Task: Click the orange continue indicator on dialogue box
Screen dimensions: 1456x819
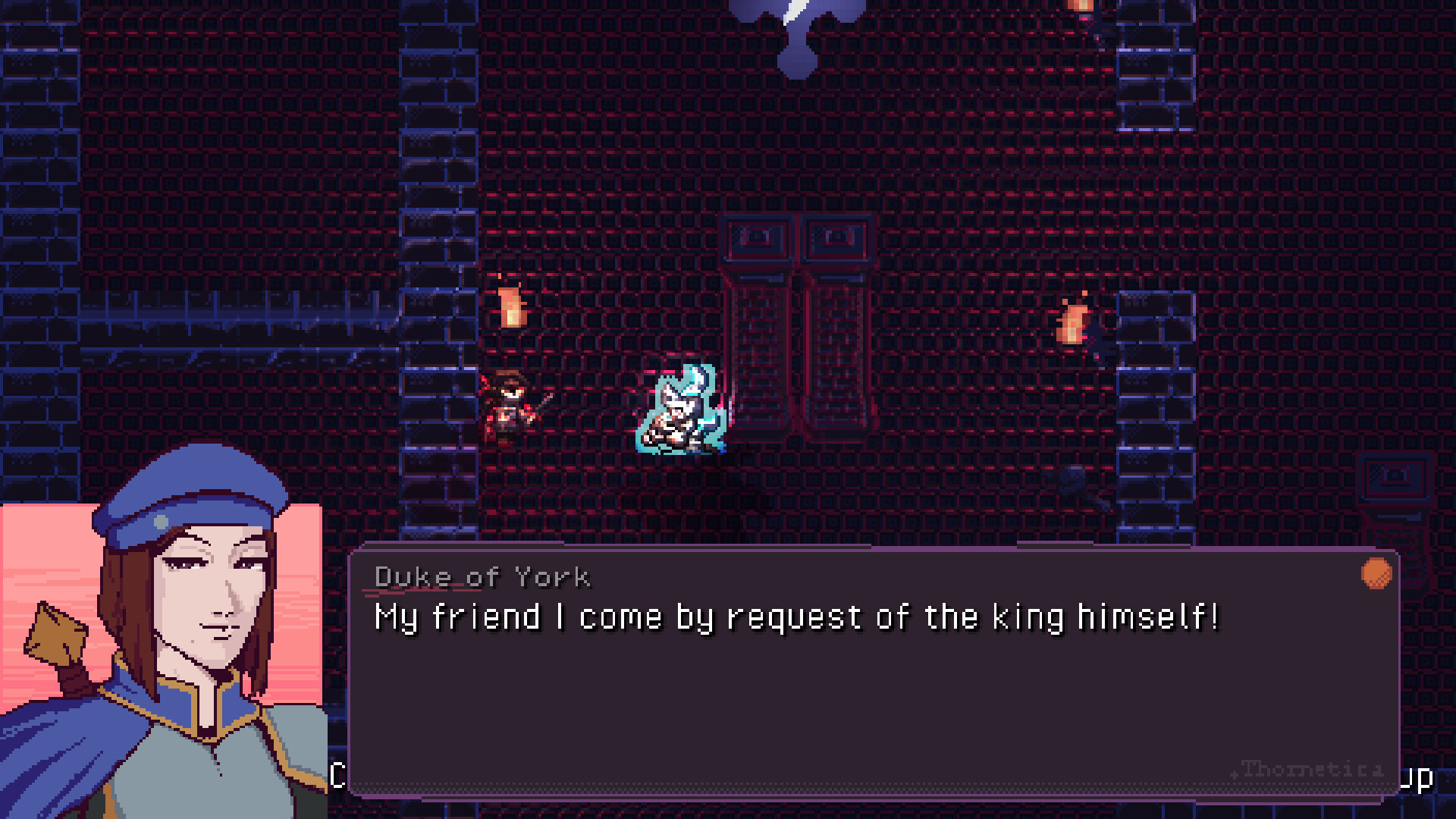Action: (x=1376, y=576)
